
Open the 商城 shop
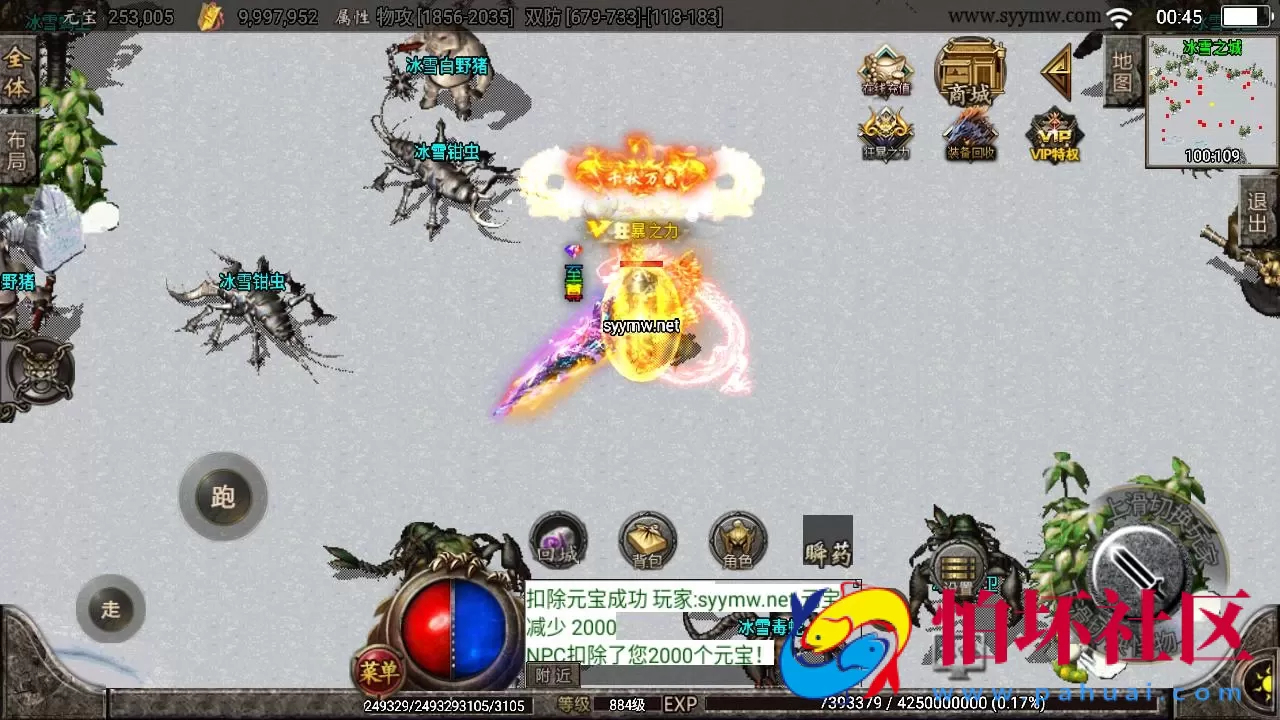tap(969, 72)
